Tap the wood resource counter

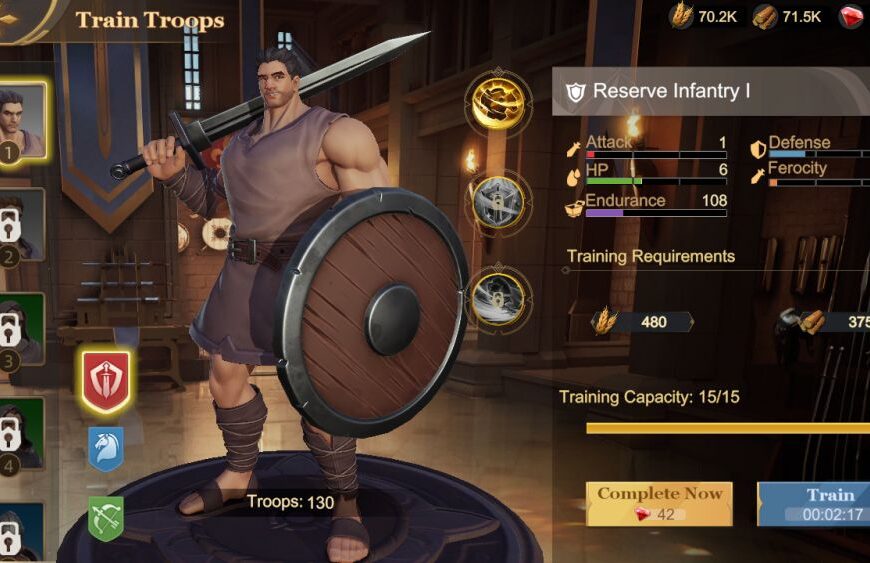[788, 16]
